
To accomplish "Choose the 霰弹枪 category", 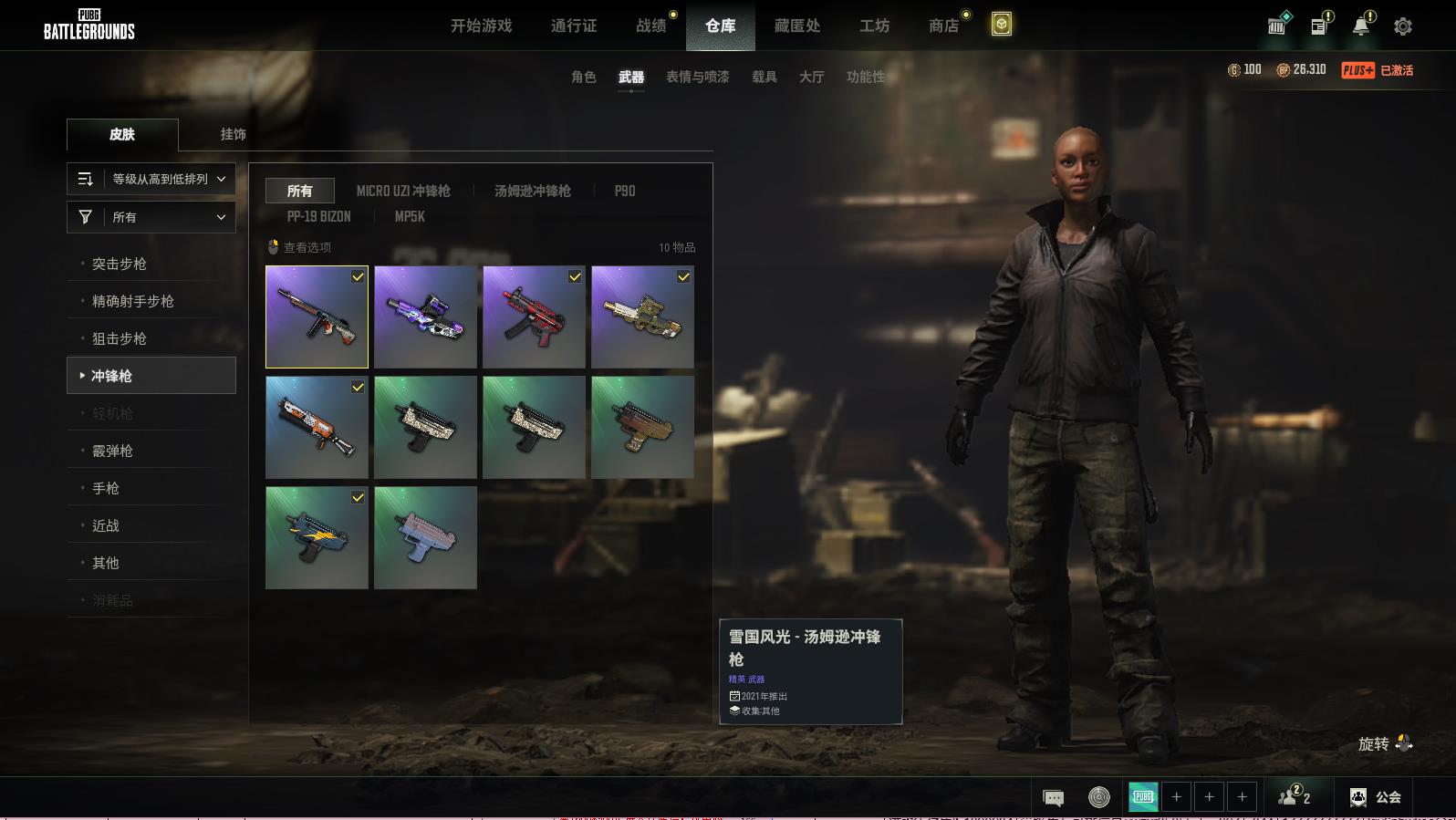I will 113,451.
